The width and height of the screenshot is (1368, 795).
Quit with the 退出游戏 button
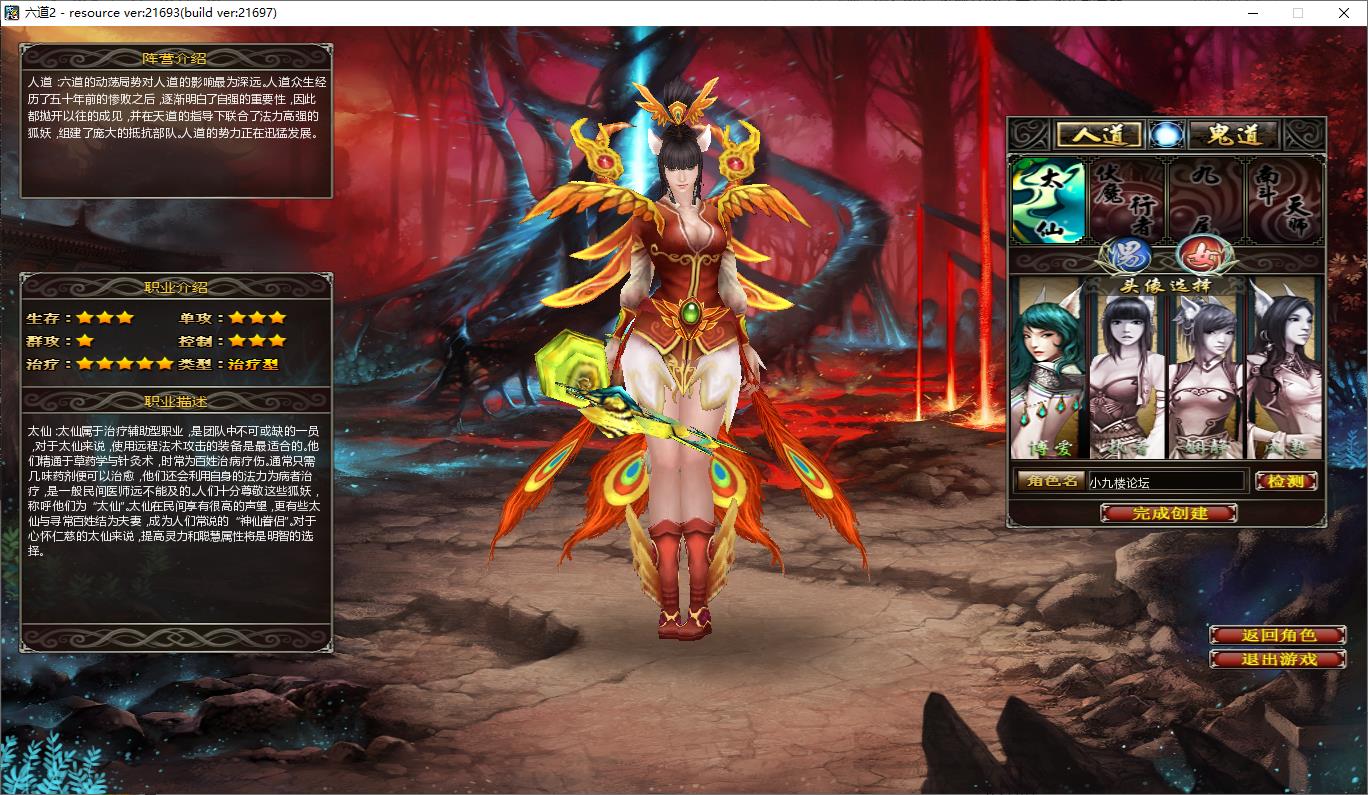click(1277, 659)
